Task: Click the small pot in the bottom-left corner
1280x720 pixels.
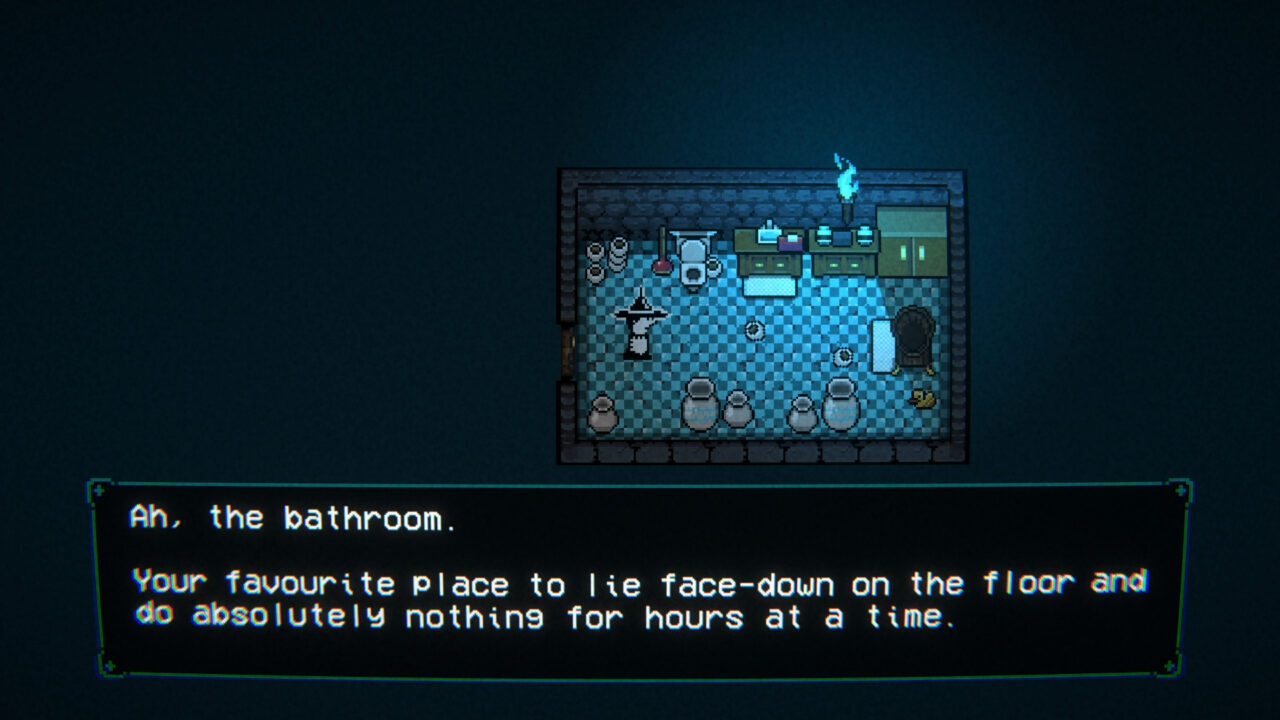Action: click(603, 410)
